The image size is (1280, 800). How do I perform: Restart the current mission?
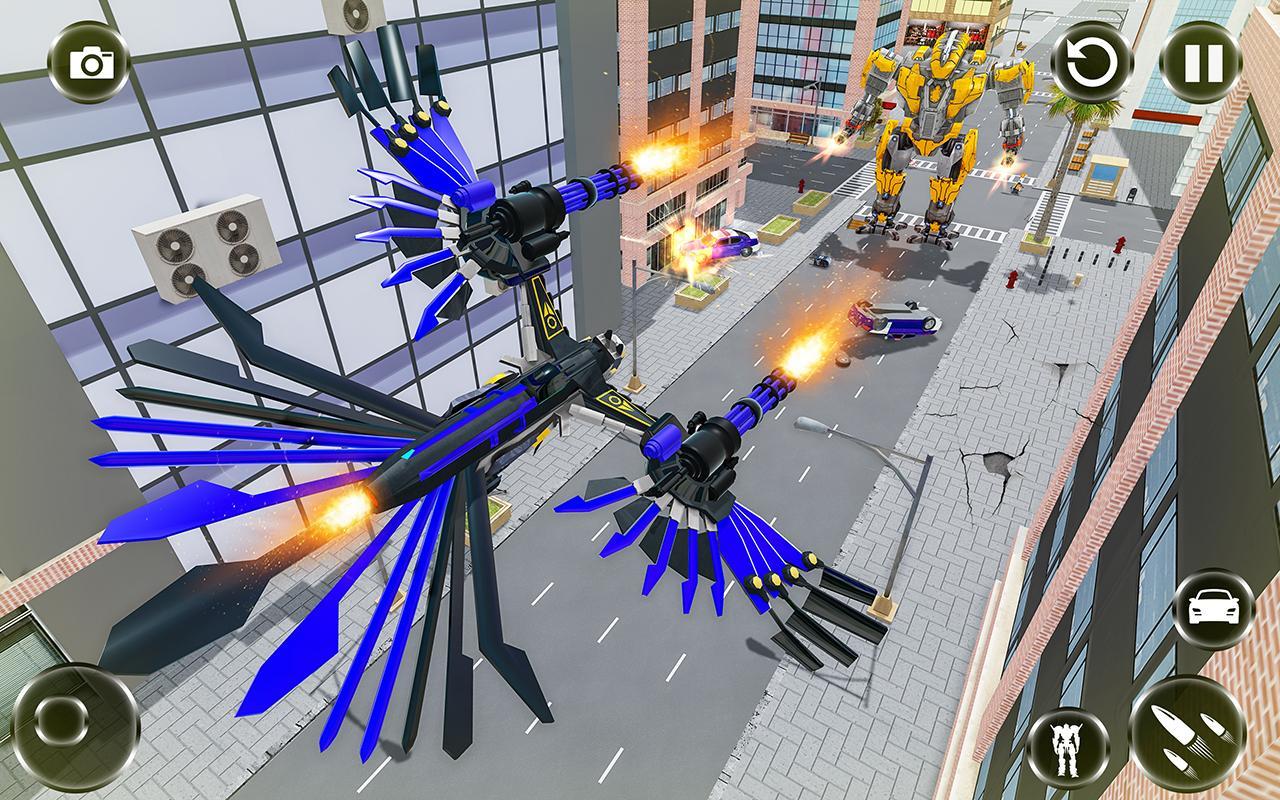[1092, 62]
